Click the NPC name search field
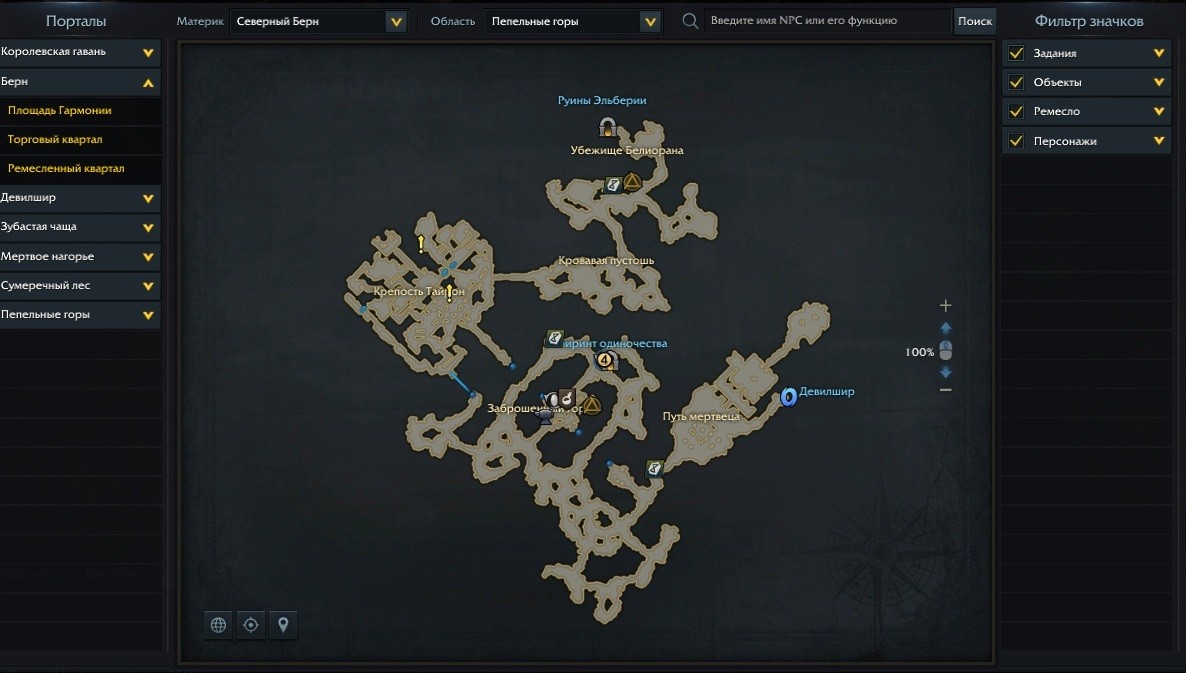The height and width of the screenshot is (673, 1186). (x=826, y=21)
